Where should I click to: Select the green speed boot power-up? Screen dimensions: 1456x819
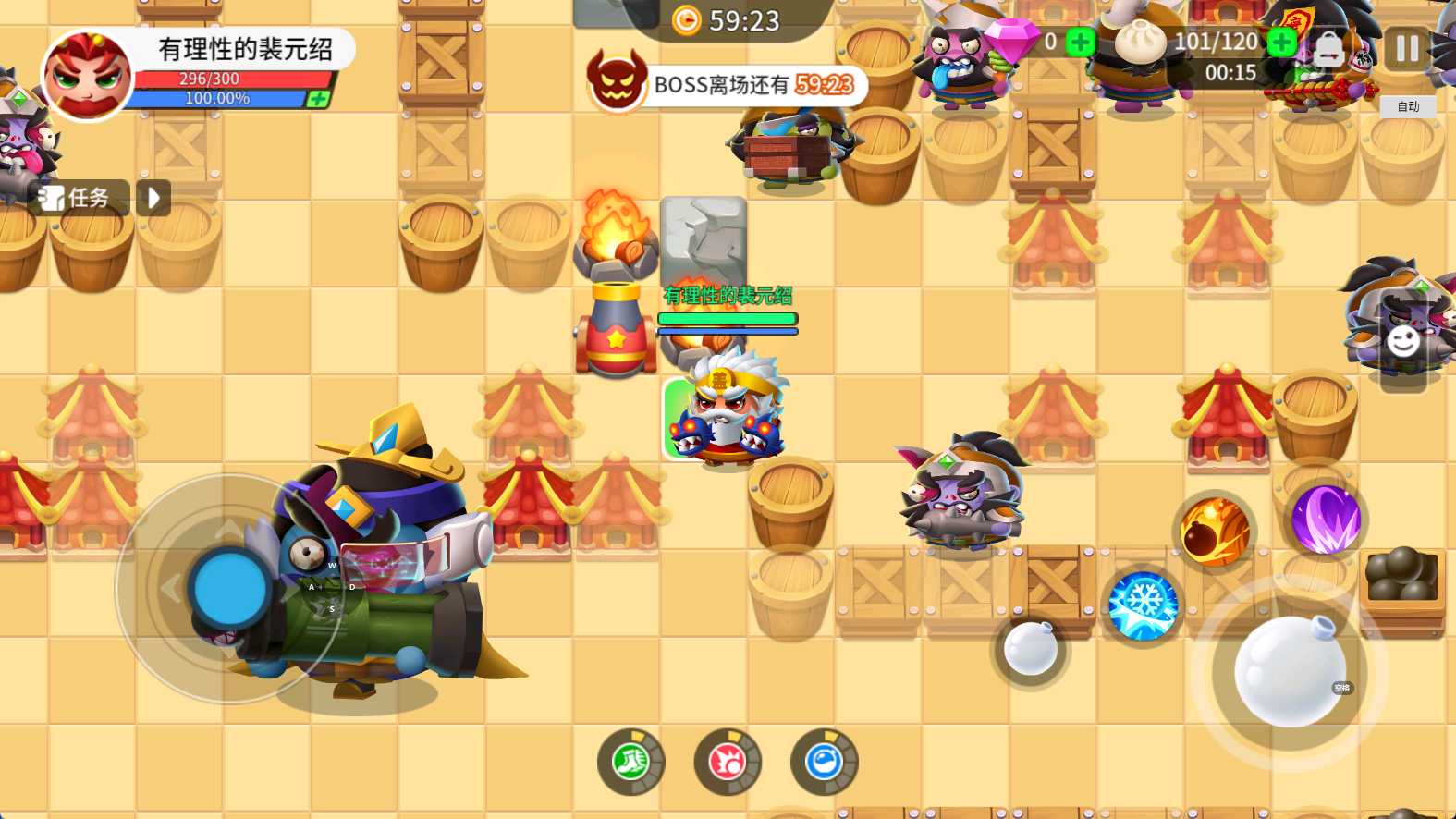(631, 763)
